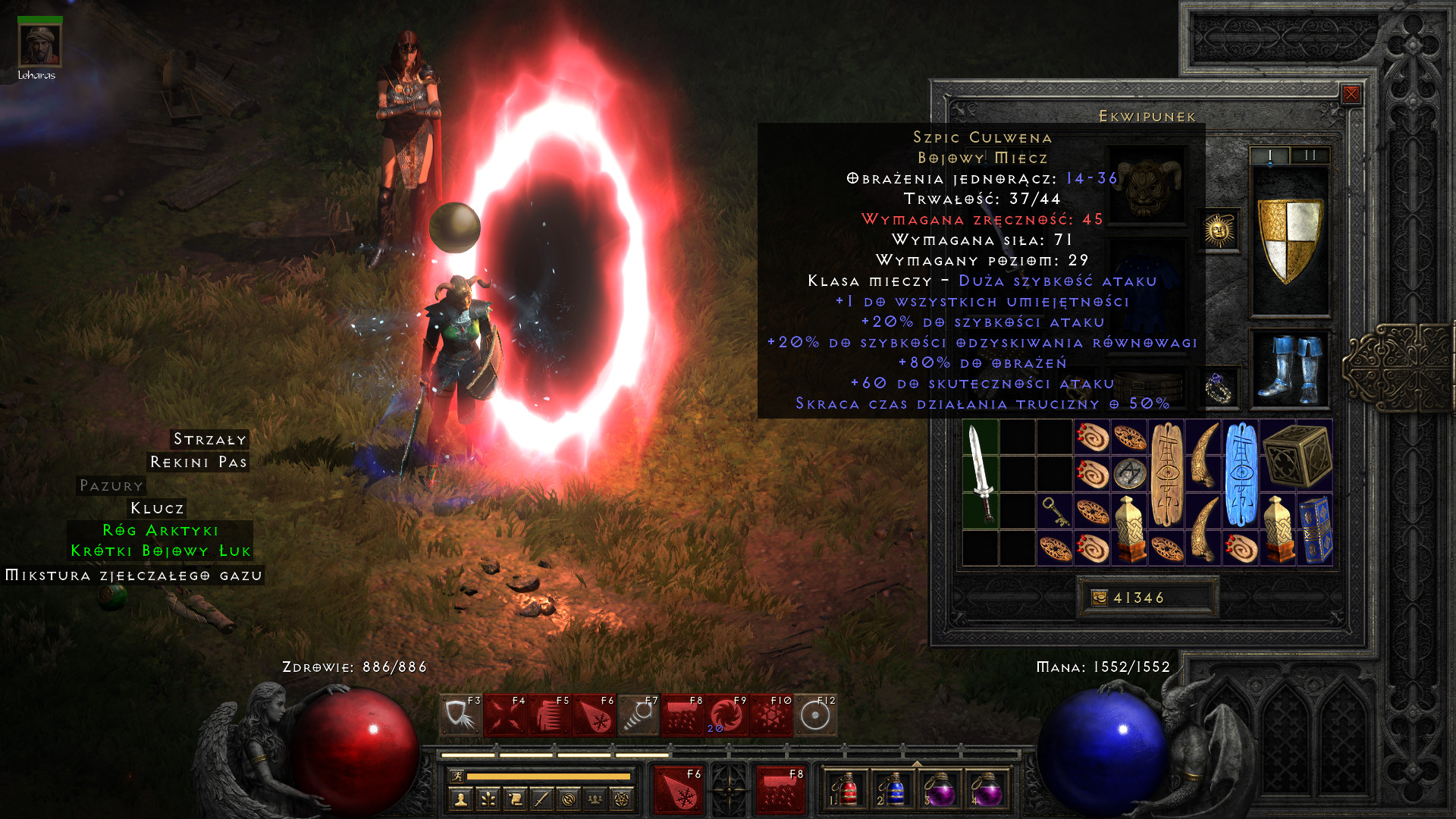Select the blue tome in the inventory
Screen dimensions: 1456x819
point(1315,530)
